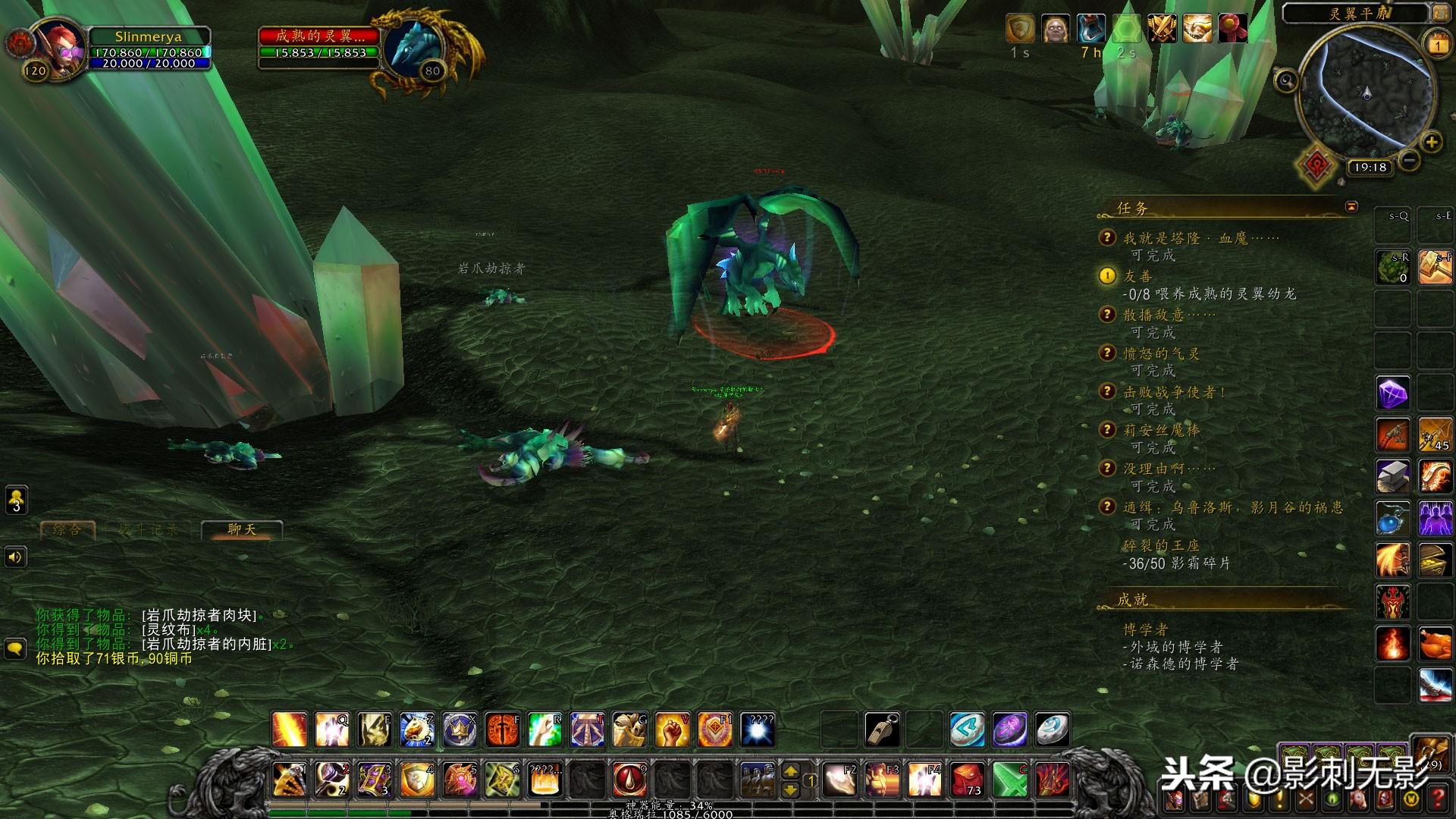Viewport: 1456px width, 819px height.
Task: Toggle the chat sound speaker button
Action: point(15,558)
